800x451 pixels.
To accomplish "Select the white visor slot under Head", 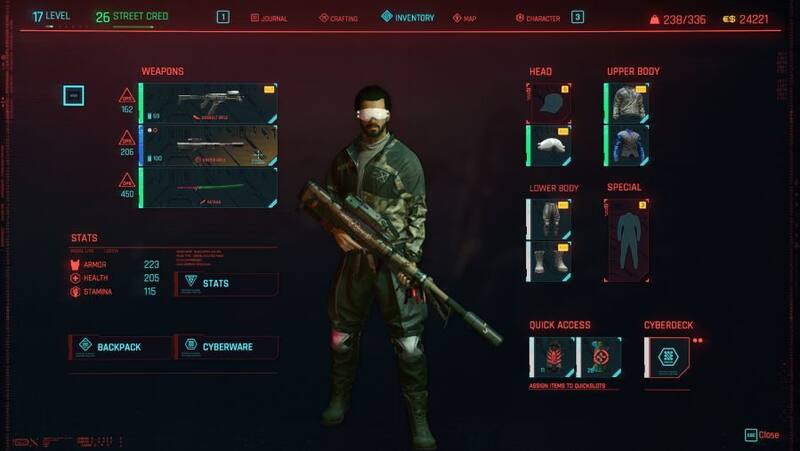I will (549, 145).
